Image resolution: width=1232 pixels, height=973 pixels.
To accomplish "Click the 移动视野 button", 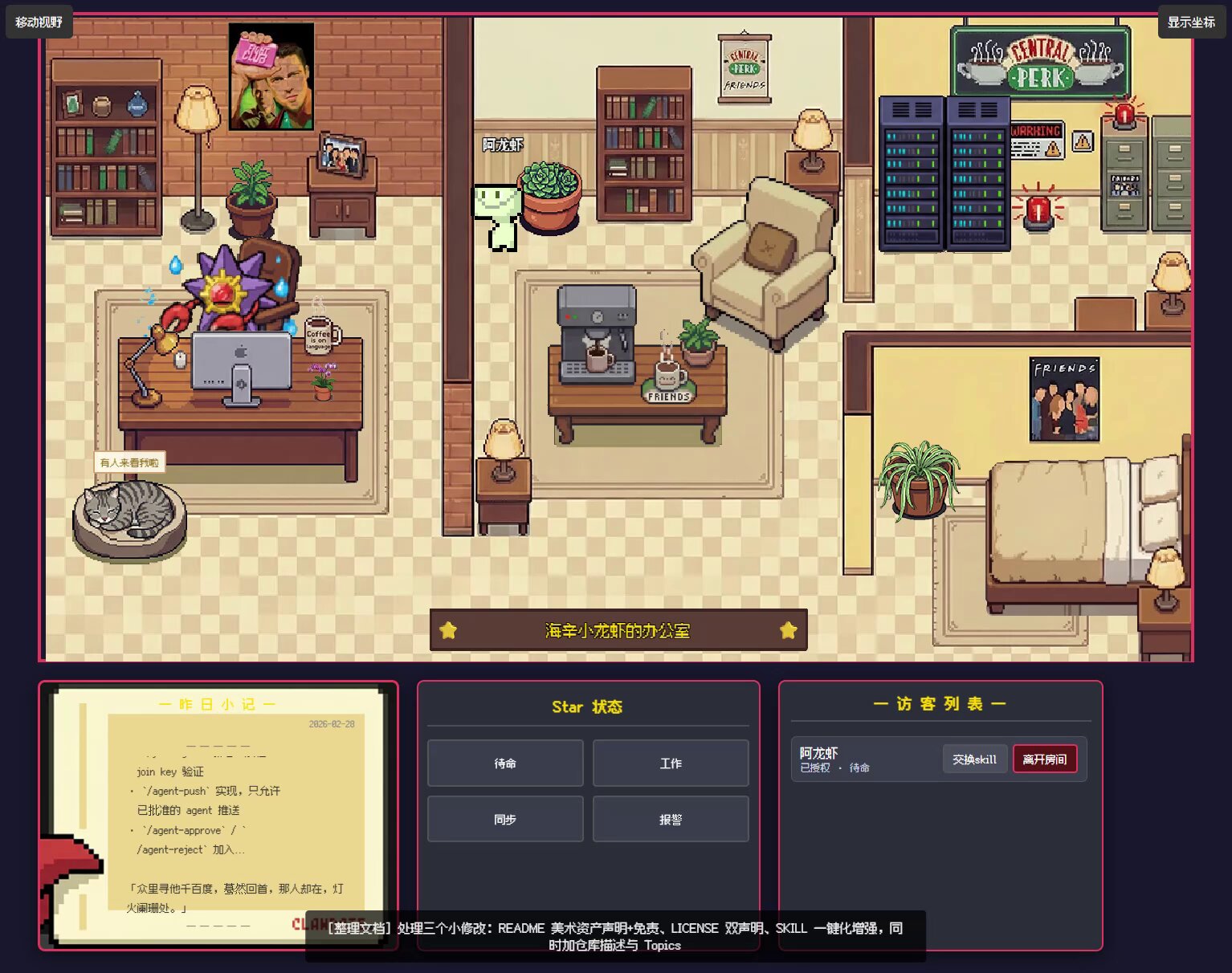I will tap(39, 22).
